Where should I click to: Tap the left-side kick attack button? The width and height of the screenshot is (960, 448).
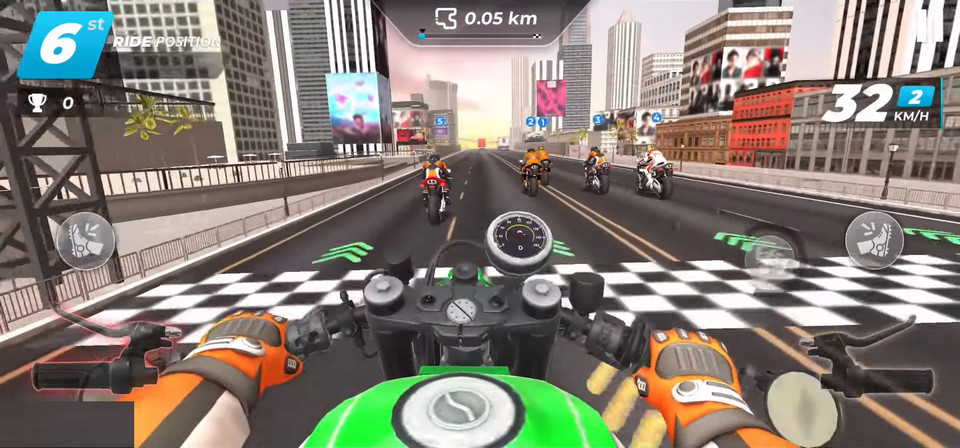85,241
